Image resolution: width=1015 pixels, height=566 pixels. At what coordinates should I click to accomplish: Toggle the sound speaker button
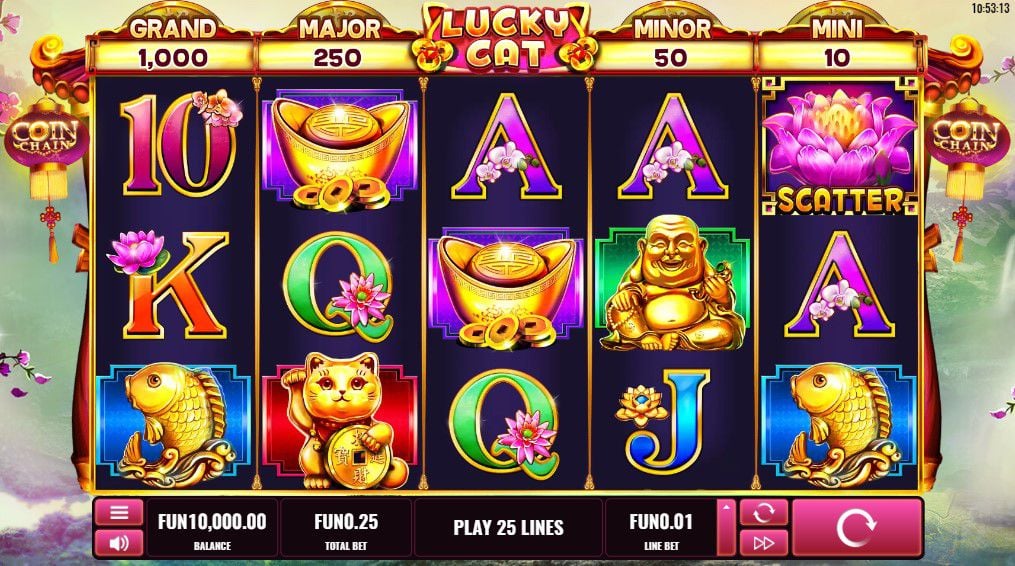119,543
